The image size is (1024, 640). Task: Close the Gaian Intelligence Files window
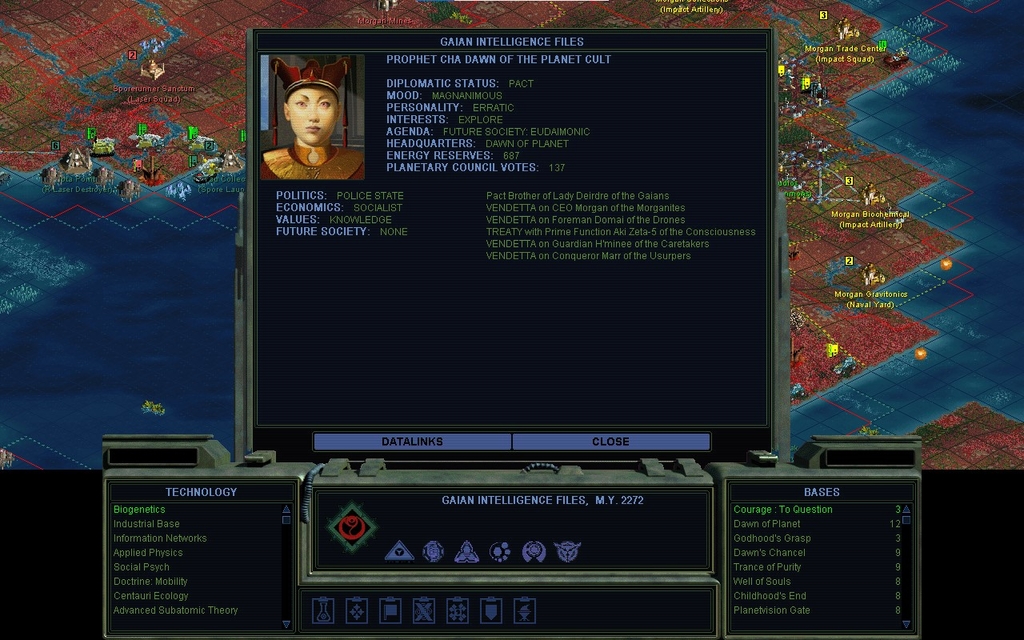coord(610,441)
